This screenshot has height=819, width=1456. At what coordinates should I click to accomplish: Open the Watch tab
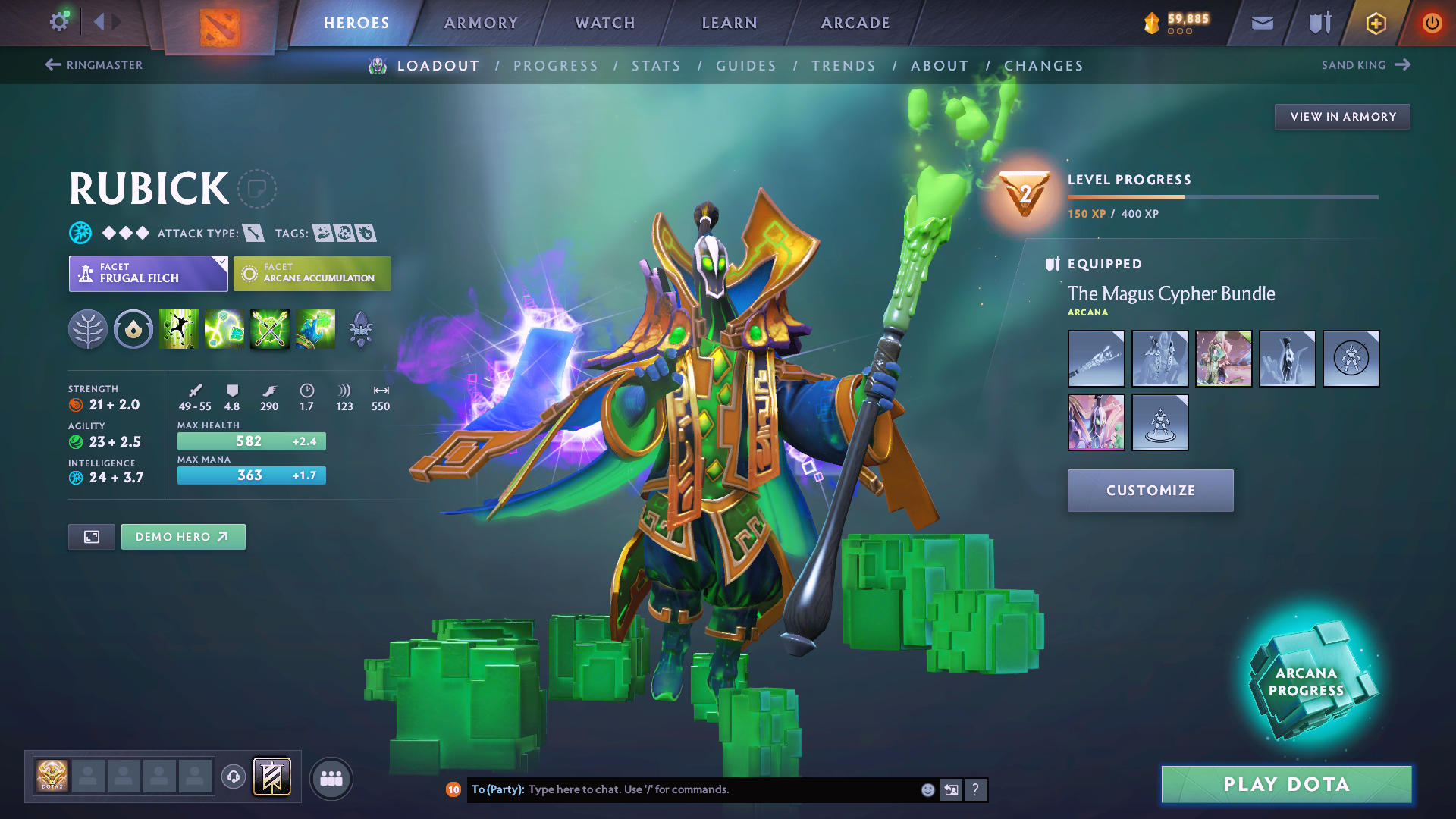(x=605, y=23)
